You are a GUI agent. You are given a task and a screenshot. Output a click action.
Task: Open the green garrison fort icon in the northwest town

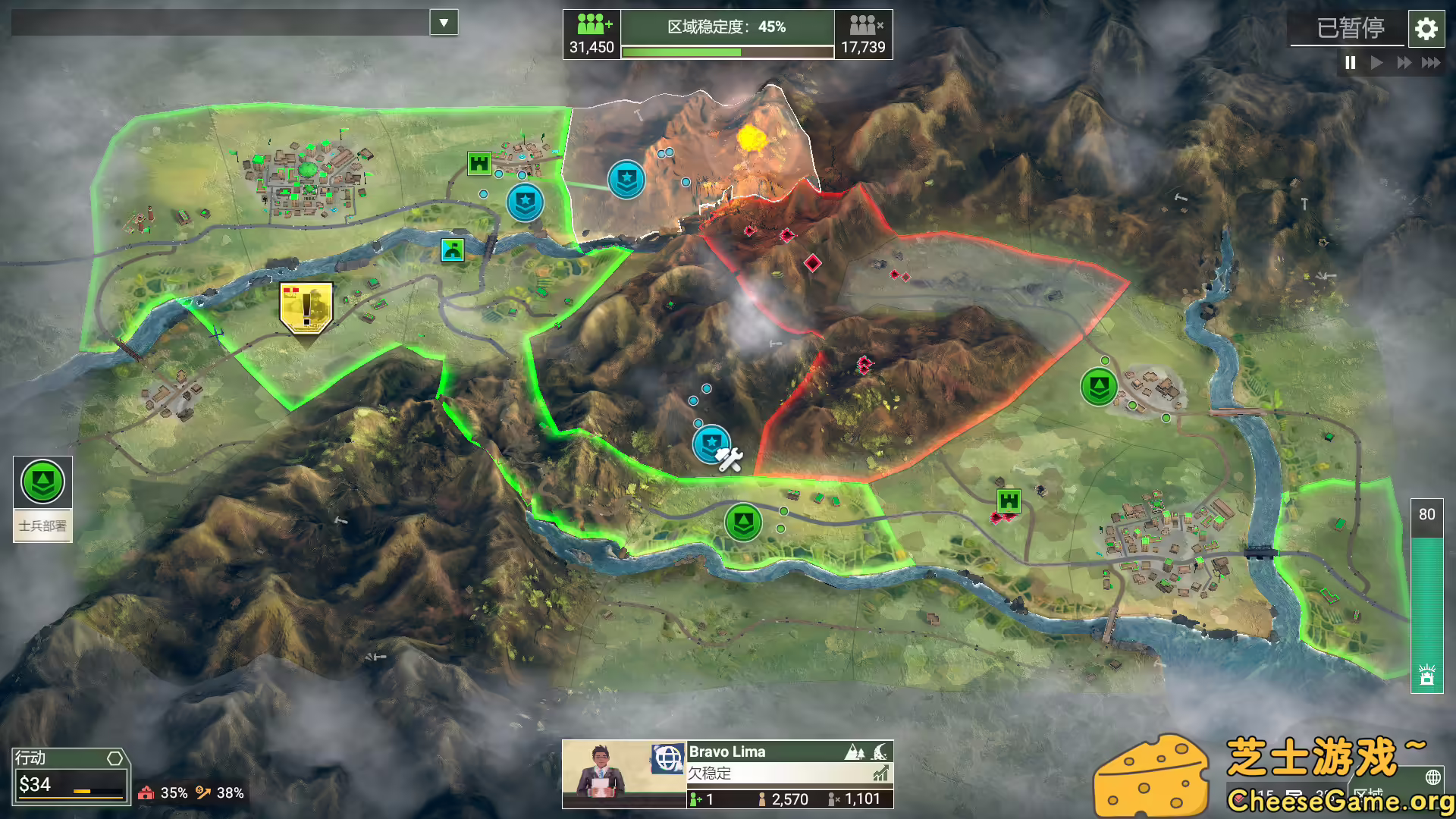[x=479, y=162]
